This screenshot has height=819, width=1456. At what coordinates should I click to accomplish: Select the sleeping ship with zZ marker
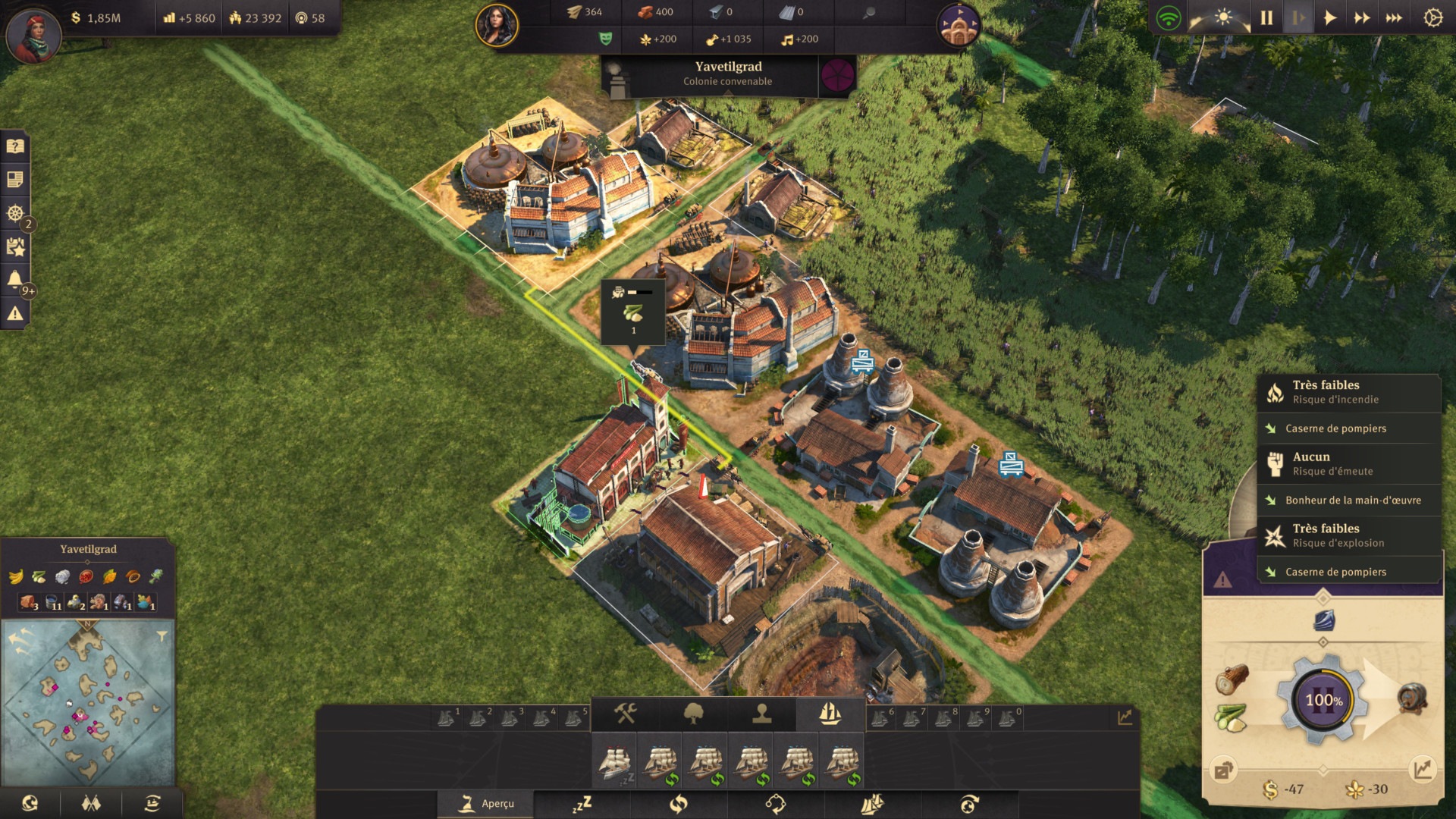pyautogui.click(x=615, y=763)
